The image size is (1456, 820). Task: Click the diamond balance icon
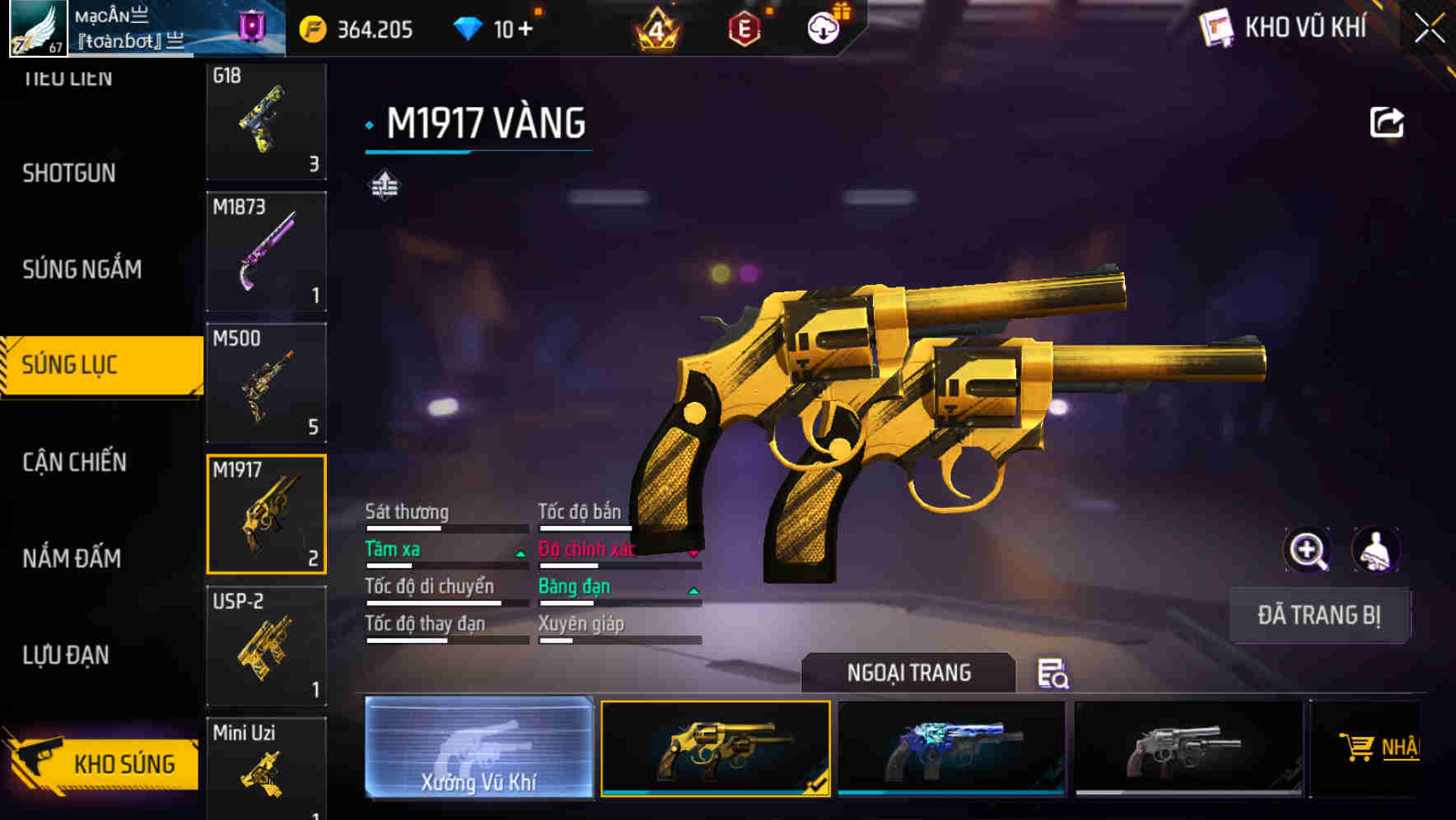469,26
